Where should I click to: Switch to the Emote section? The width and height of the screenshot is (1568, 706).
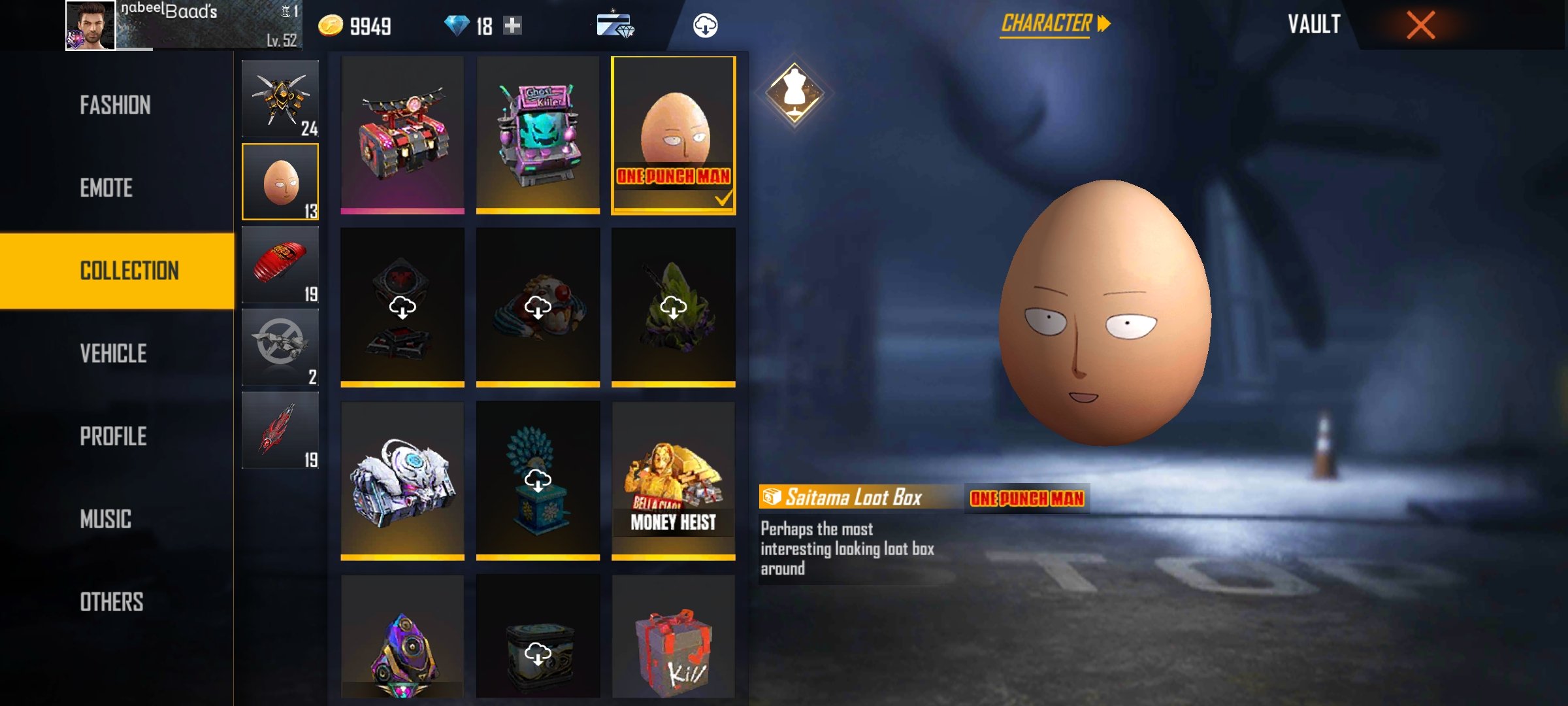click(x=106, y=188)
